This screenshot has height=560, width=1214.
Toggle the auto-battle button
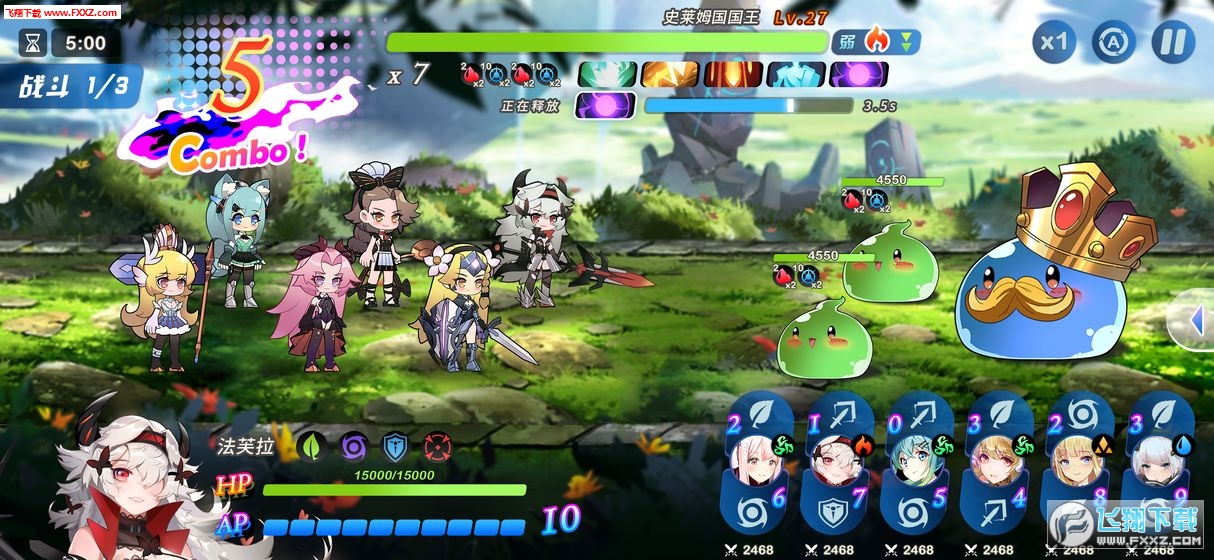pyautogui.click(x=1112, y=43)
